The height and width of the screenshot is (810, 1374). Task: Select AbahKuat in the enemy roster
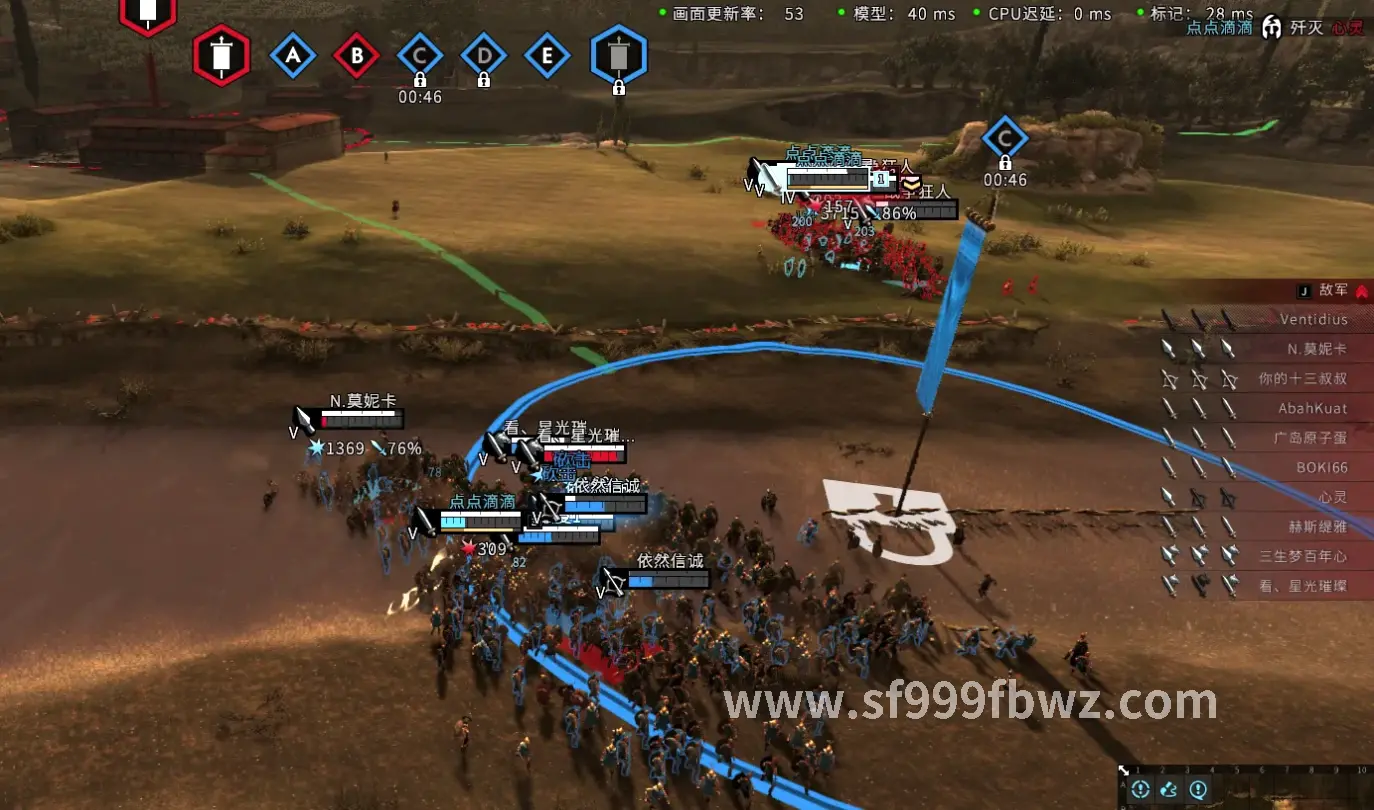tap(1312, 408)
